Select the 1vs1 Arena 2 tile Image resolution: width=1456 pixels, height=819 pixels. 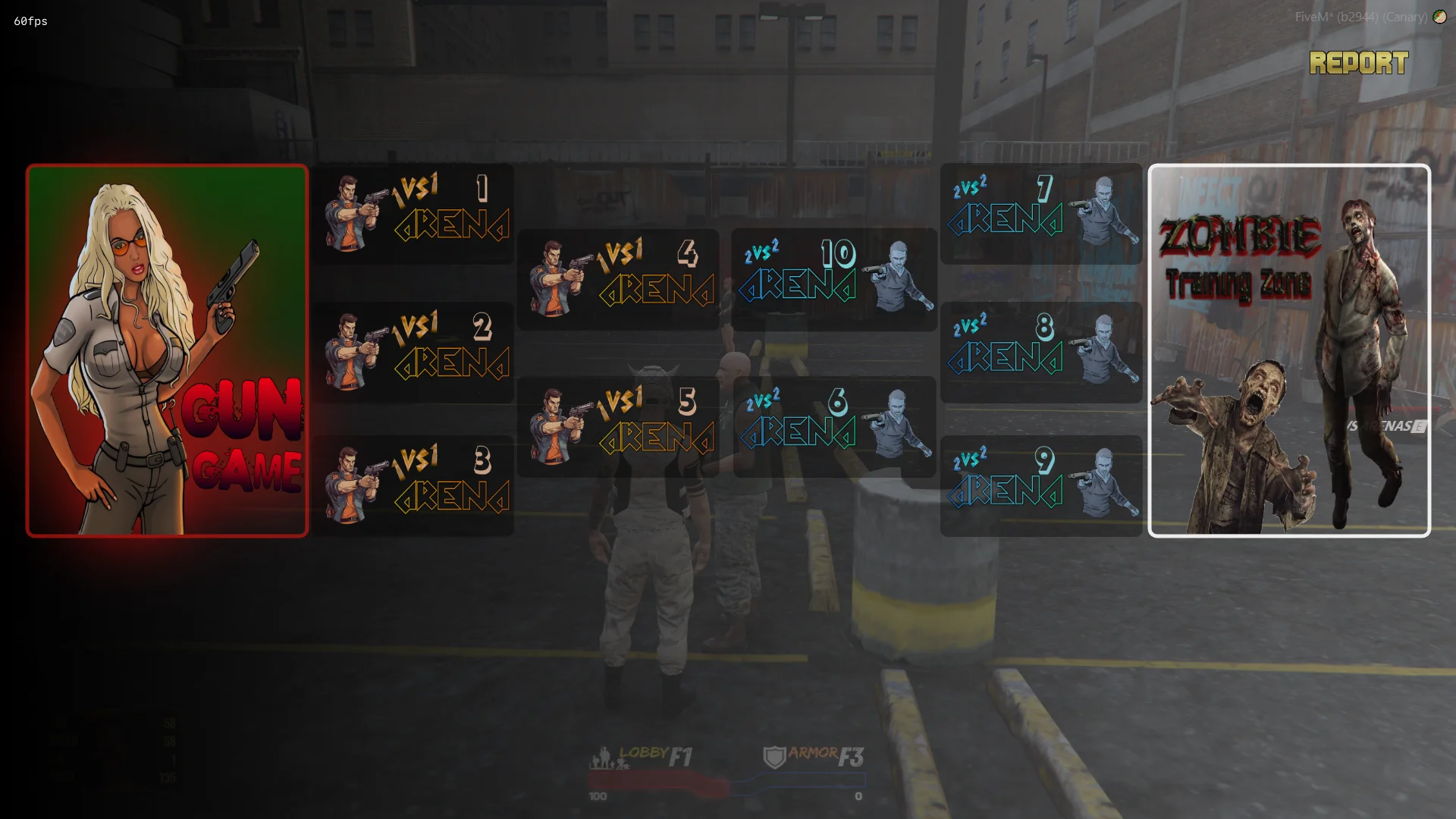pos(414,353)
